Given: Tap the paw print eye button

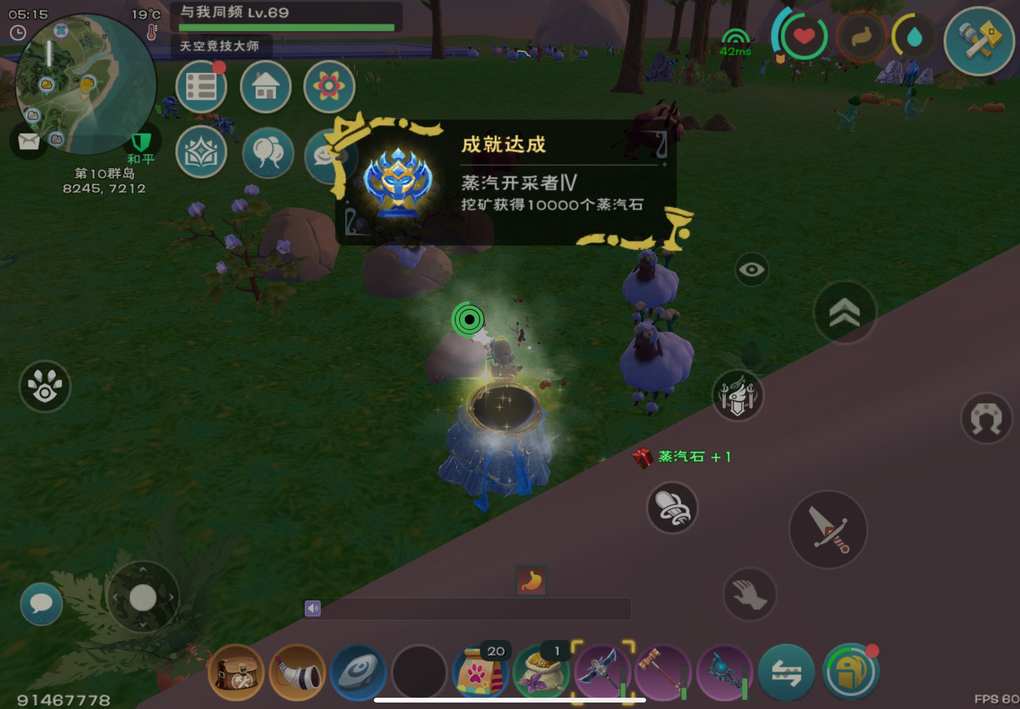Looking at the screenshot, I should (x=45, y=386).
